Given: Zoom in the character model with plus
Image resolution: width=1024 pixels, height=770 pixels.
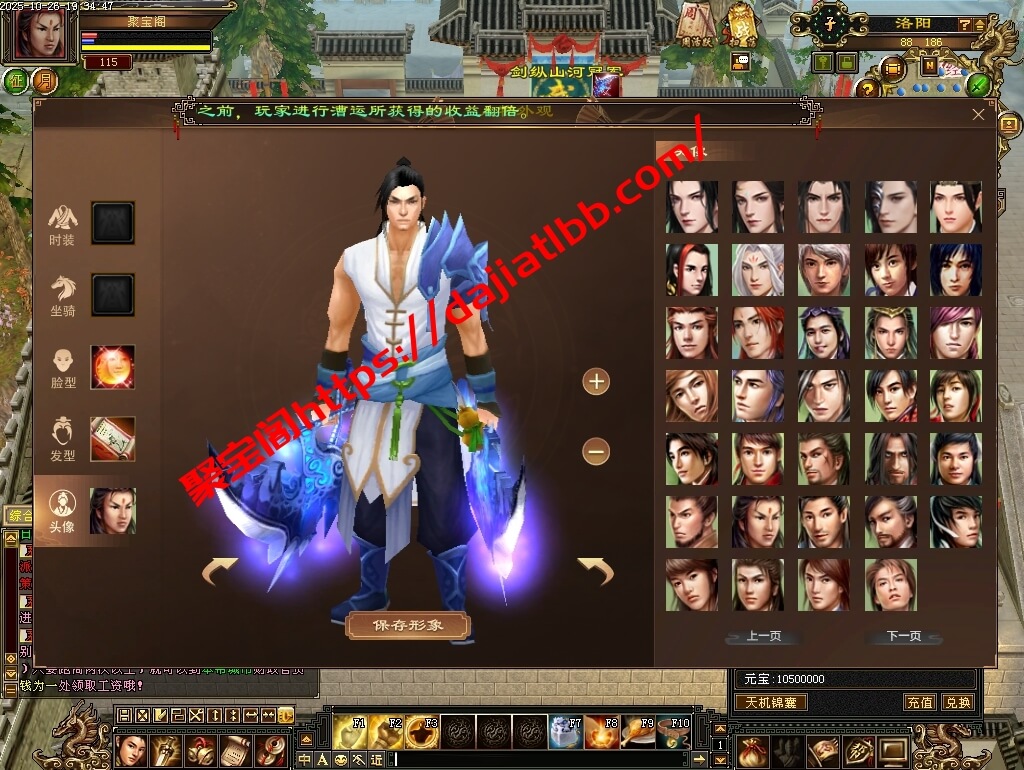Looking at the screenshot, I should click(596, 381).
